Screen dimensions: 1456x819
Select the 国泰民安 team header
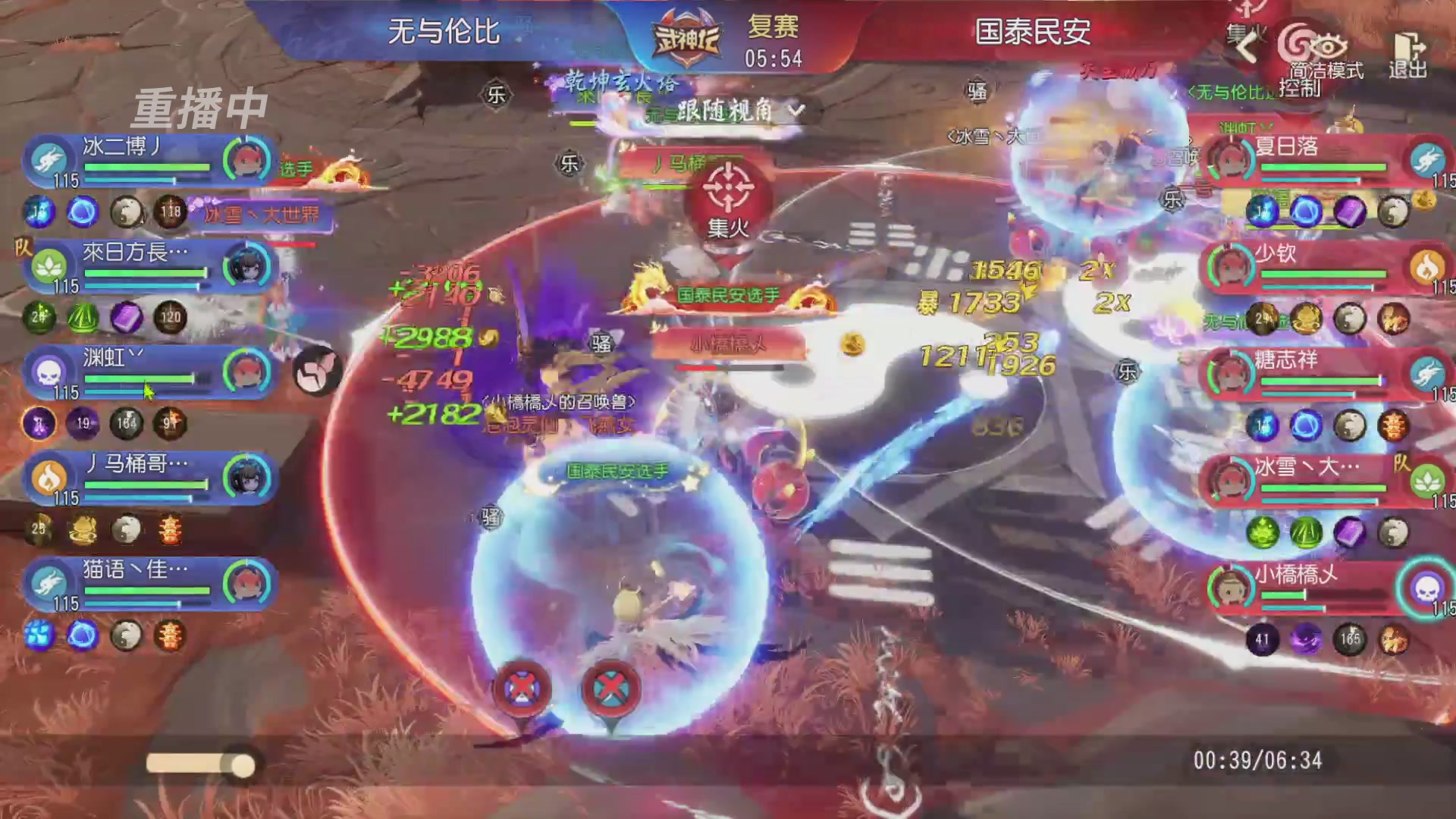coord(1031,32)
